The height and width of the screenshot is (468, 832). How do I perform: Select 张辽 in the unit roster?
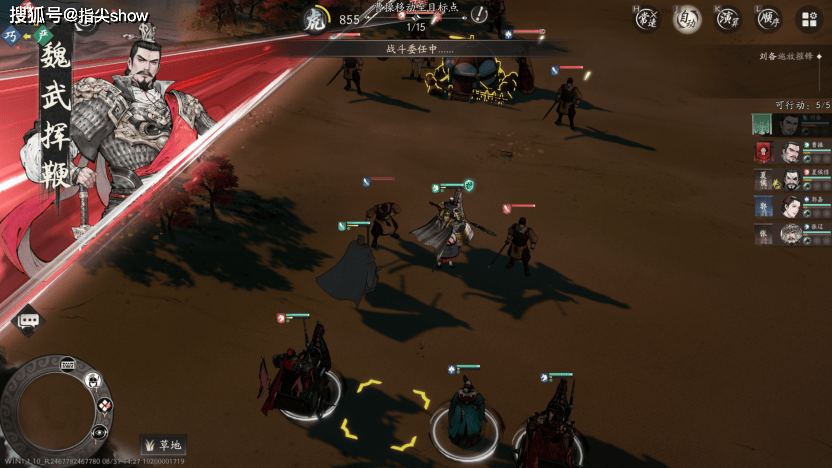791,234
